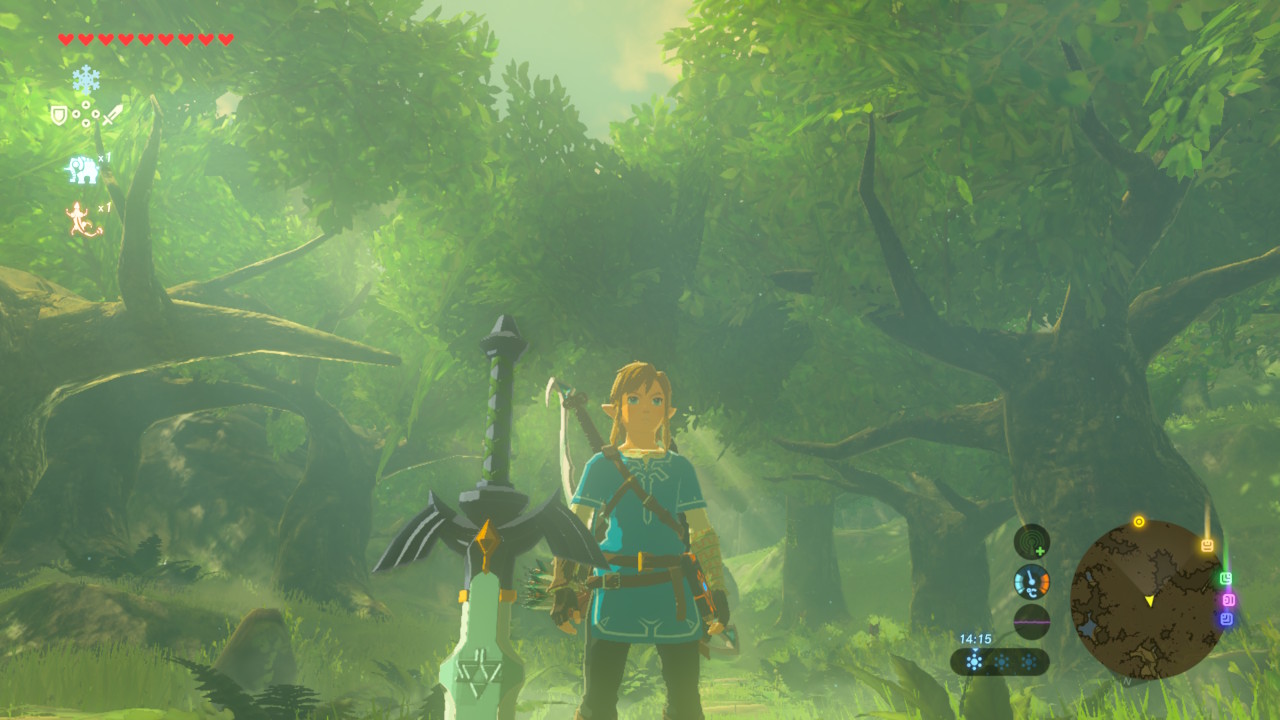Select the pink pin on the minimap edge
Screen dimensions: 1280x720
(1229, 600)
